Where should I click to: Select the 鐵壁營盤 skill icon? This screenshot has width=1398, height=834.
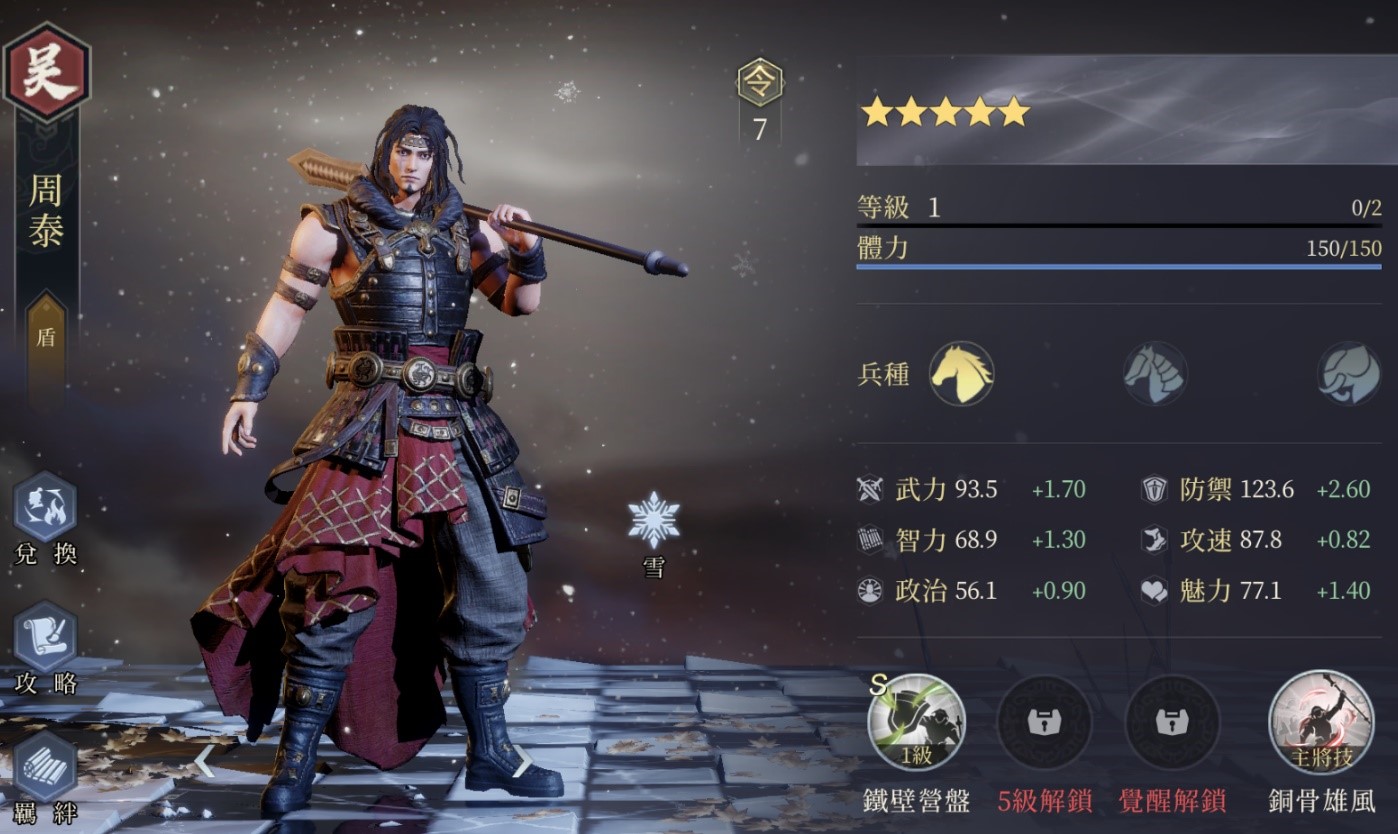(916, 722)
